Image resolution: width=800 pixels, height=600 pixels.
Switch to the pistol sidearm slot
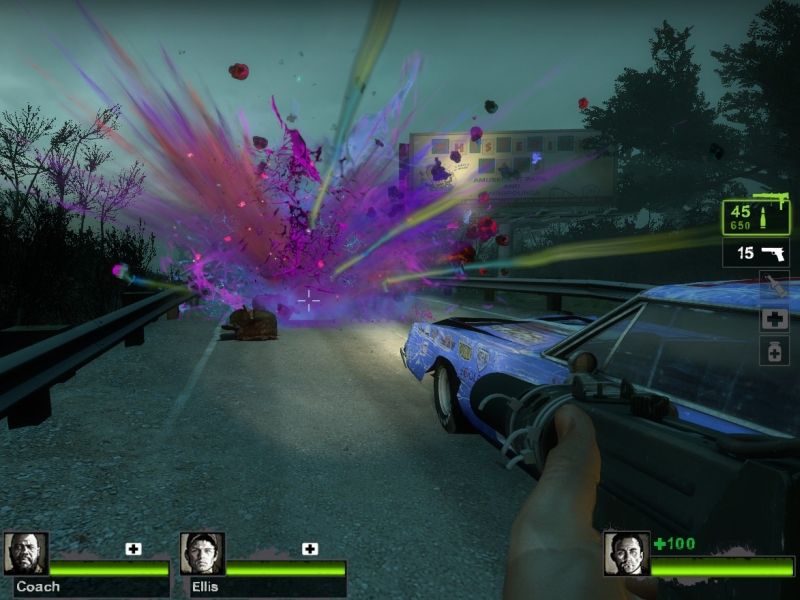(755, 253)
